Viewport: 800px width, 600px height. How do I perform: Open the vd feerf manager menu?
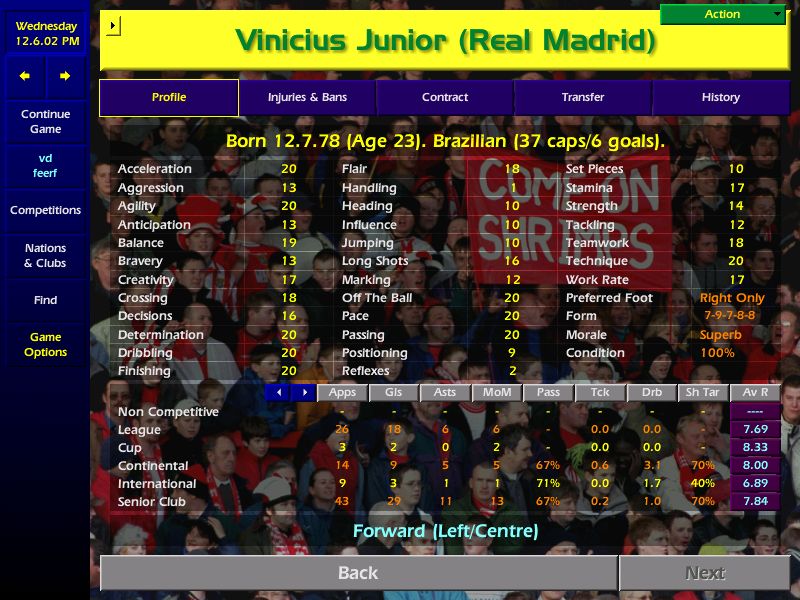[x=45, y=165]
